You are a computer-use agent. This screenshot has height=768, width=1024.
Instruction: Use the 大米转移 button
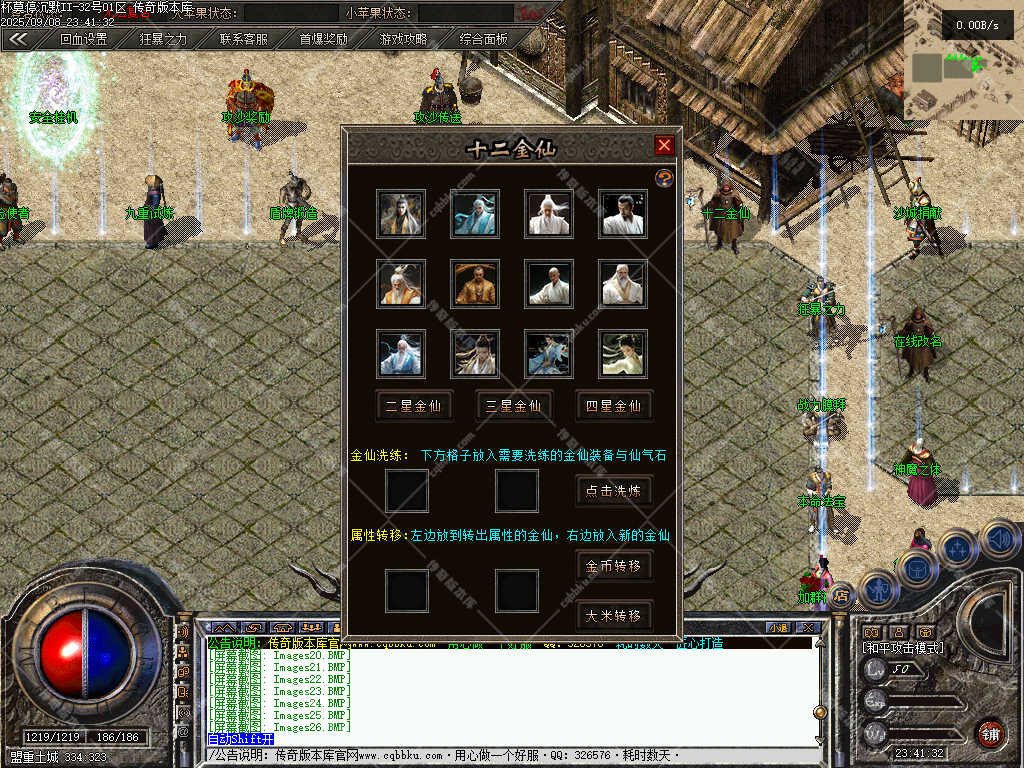click(x=614, y=615)
